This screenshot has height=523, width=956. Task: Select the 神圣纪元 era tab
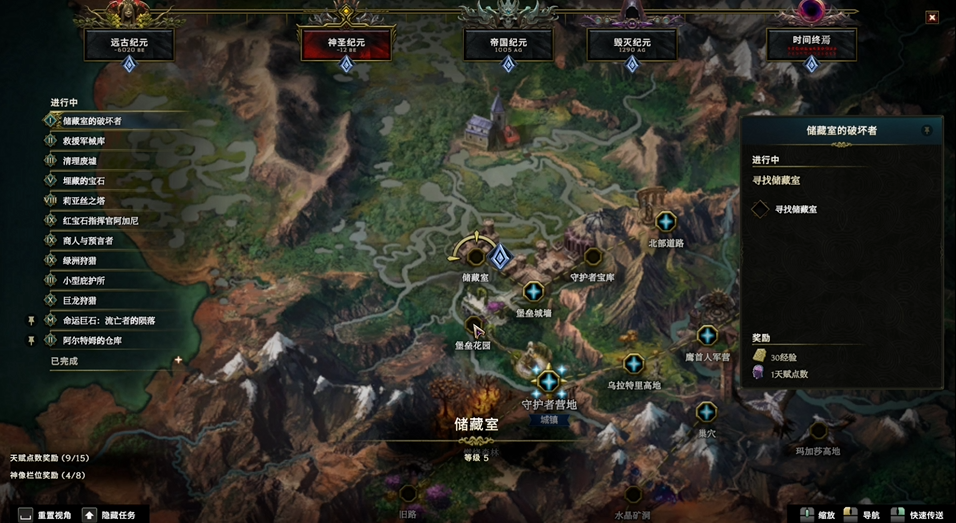[x=345, y=44]
